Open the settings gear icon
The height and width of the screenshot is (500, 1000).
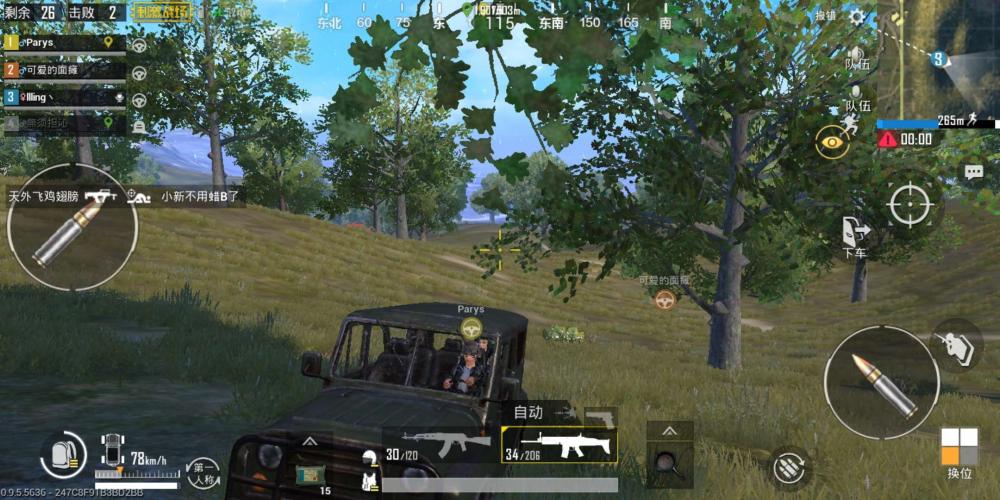click(x=857, y=16)
